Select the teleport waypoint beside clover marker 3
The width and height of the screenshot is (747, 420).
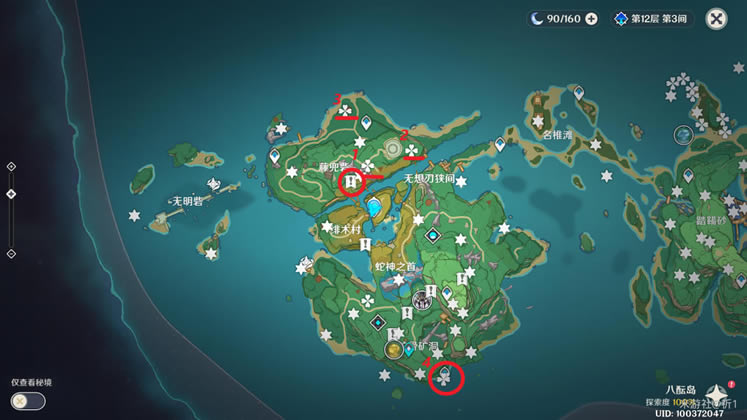click(x=366, y=122)
